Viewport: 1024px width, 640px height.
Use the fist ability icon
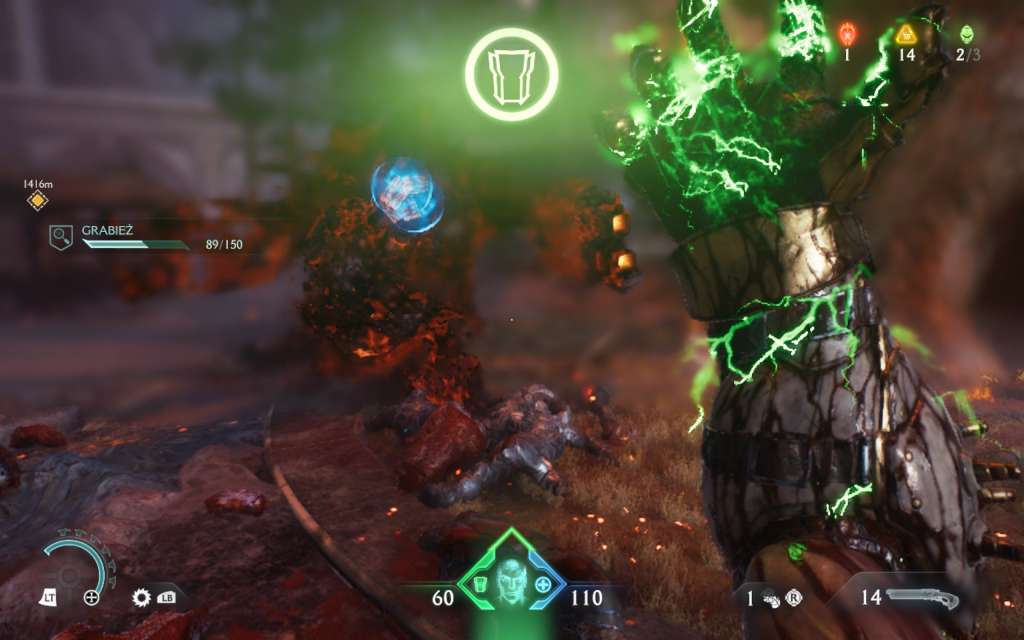[771, 598]
